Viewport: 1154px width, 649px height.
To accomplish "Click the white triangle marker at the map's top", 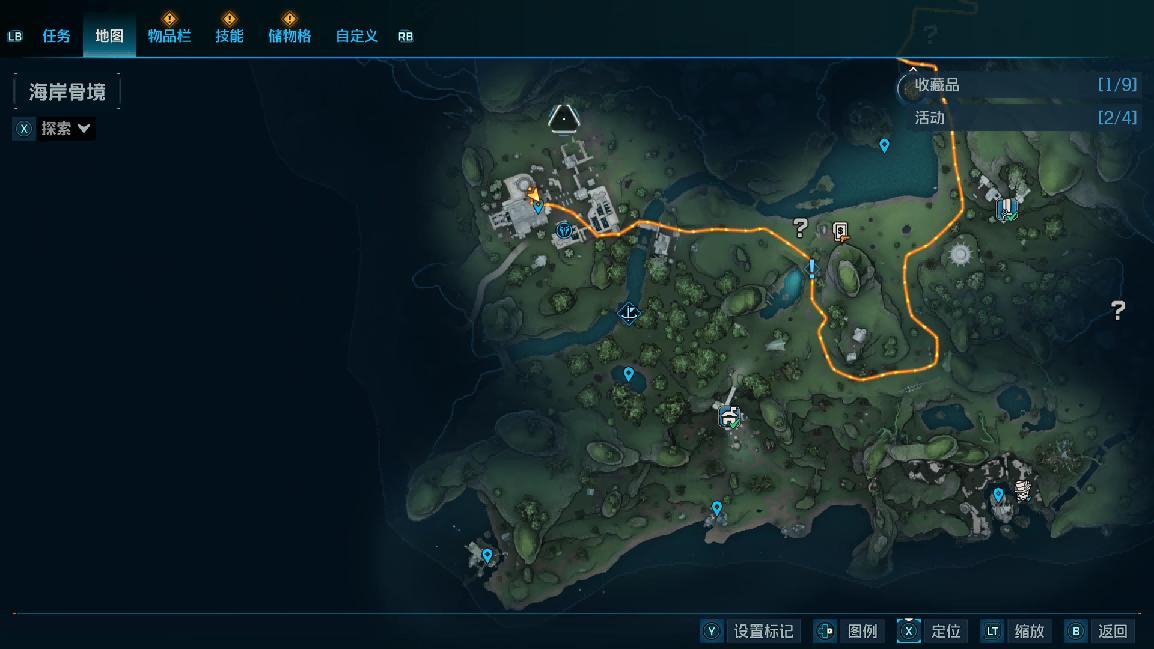I will point(564,119).
